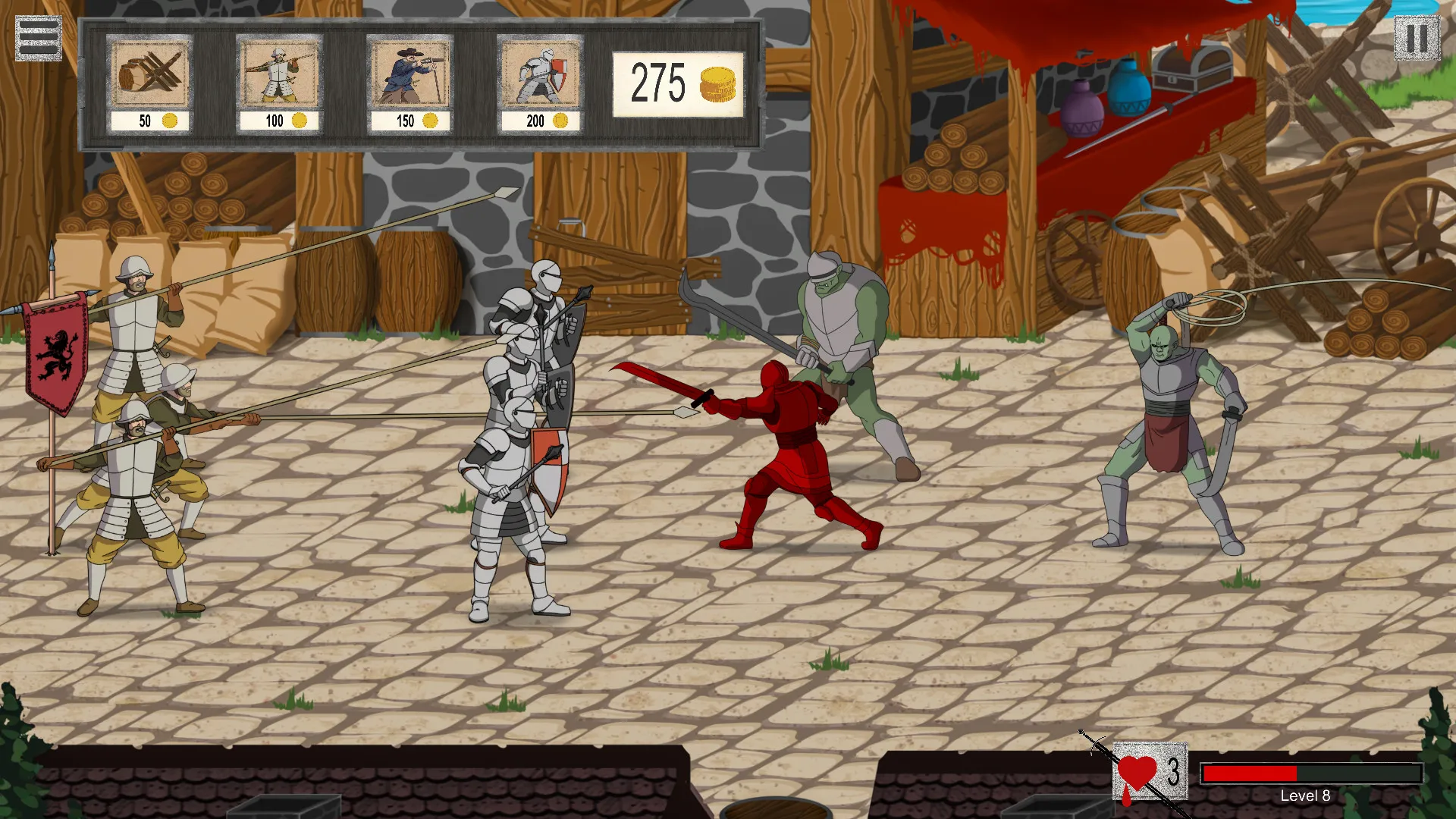Click the coin icon on the 50 price tag

click(x=171, y=120)
